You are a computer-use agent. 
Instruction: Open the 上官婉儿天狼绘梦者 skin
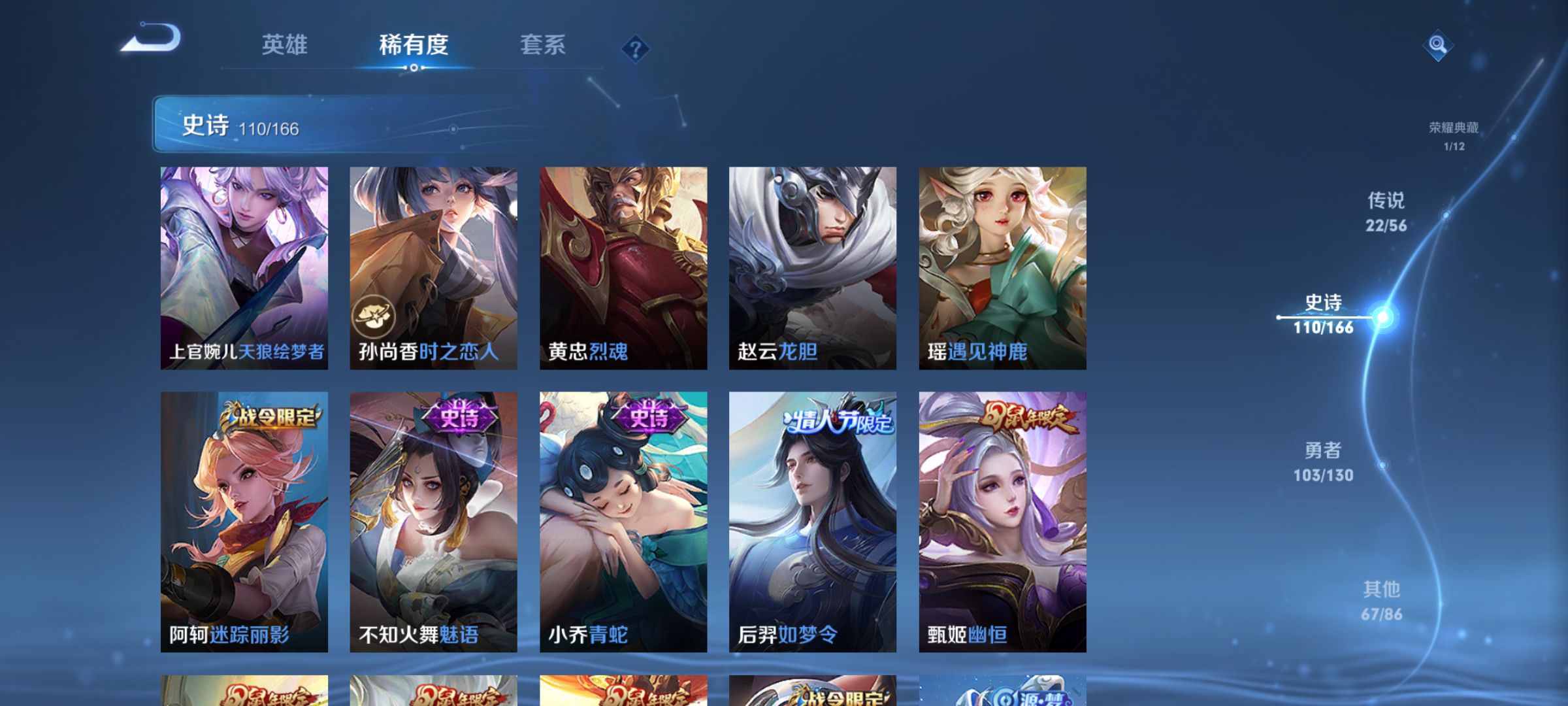pyautogui.click(x=245, y=268)
